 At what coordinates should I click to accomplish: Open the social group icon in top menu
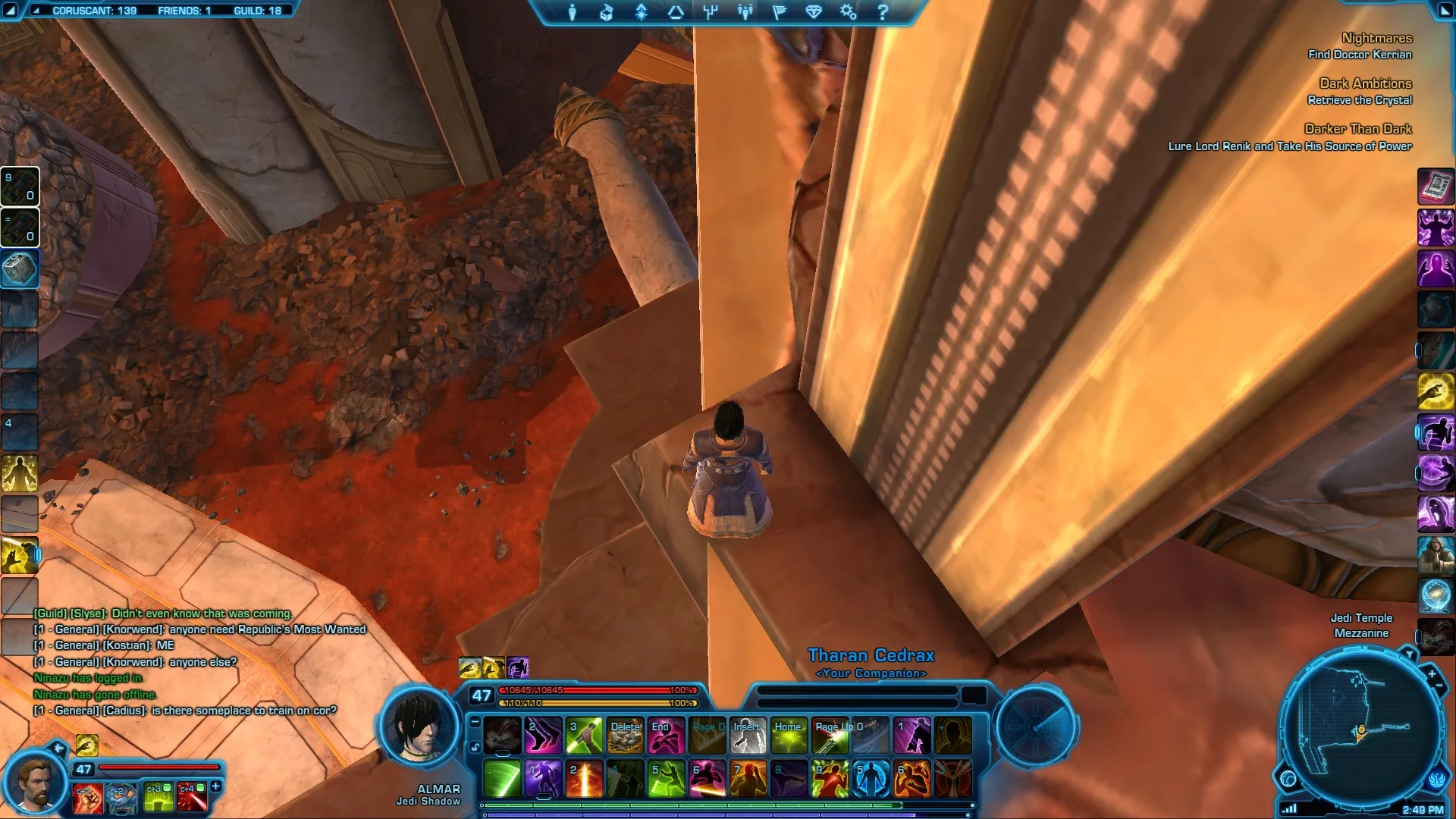[x=745, y=12]
